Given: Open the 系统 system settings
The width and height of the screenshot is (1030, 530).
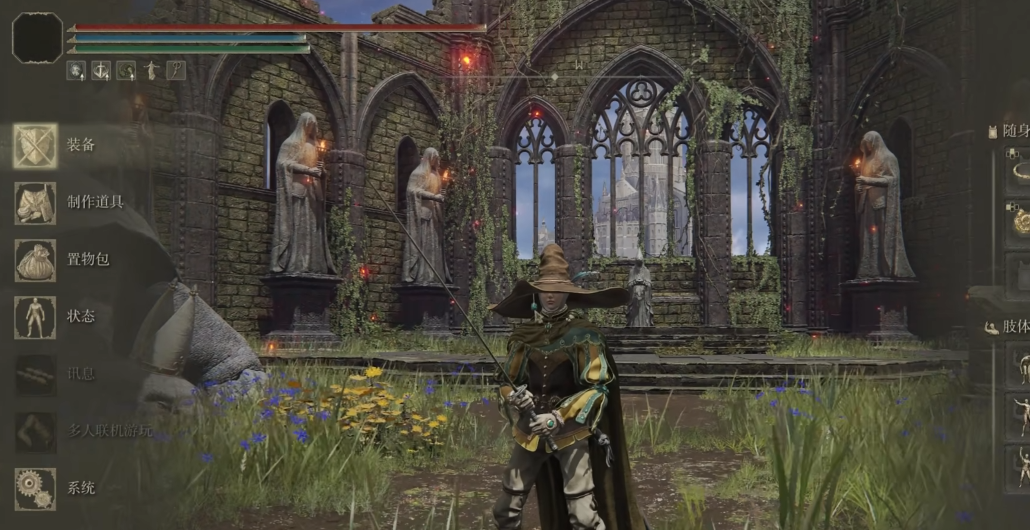Looking at the screenshot, I should coord(81,488).
